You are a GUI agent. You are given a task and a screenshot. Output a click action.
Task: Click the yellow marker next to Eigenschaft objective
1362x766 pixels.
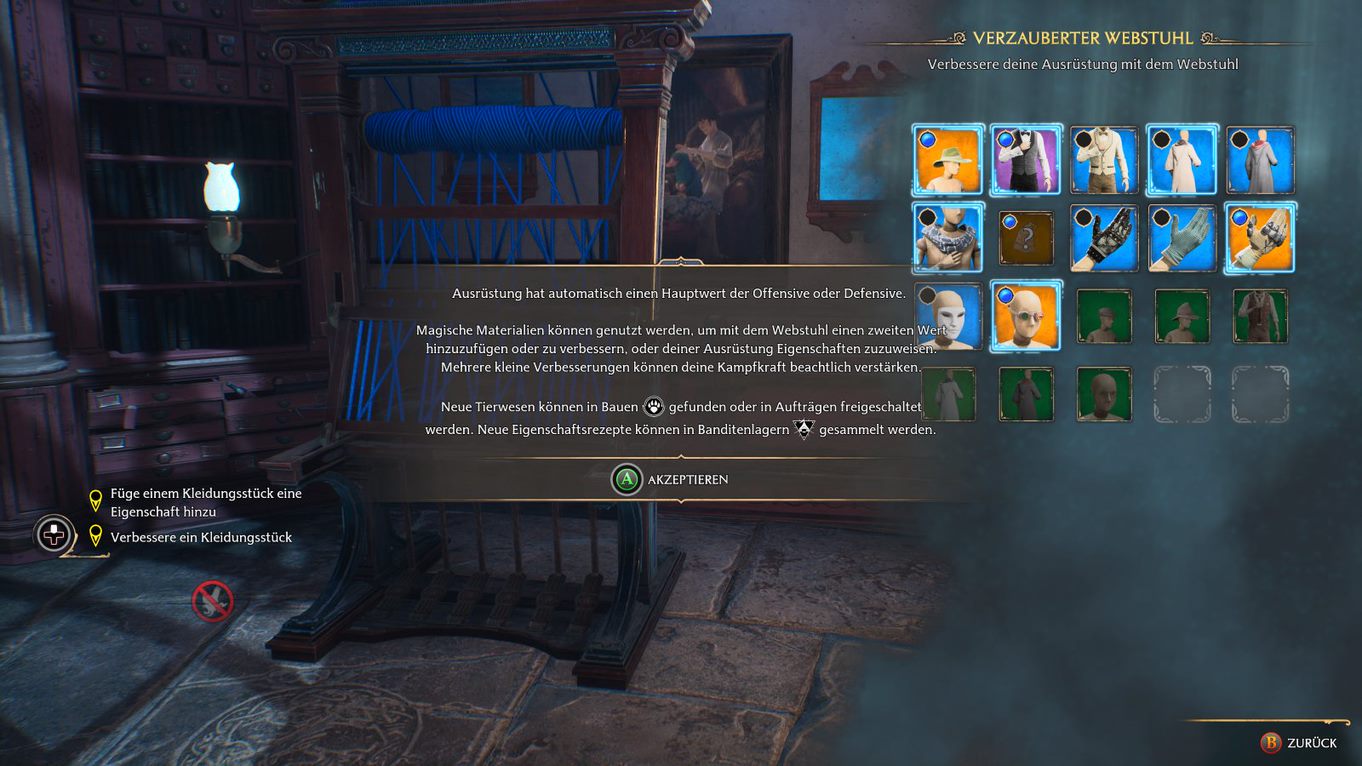point(95,500)
